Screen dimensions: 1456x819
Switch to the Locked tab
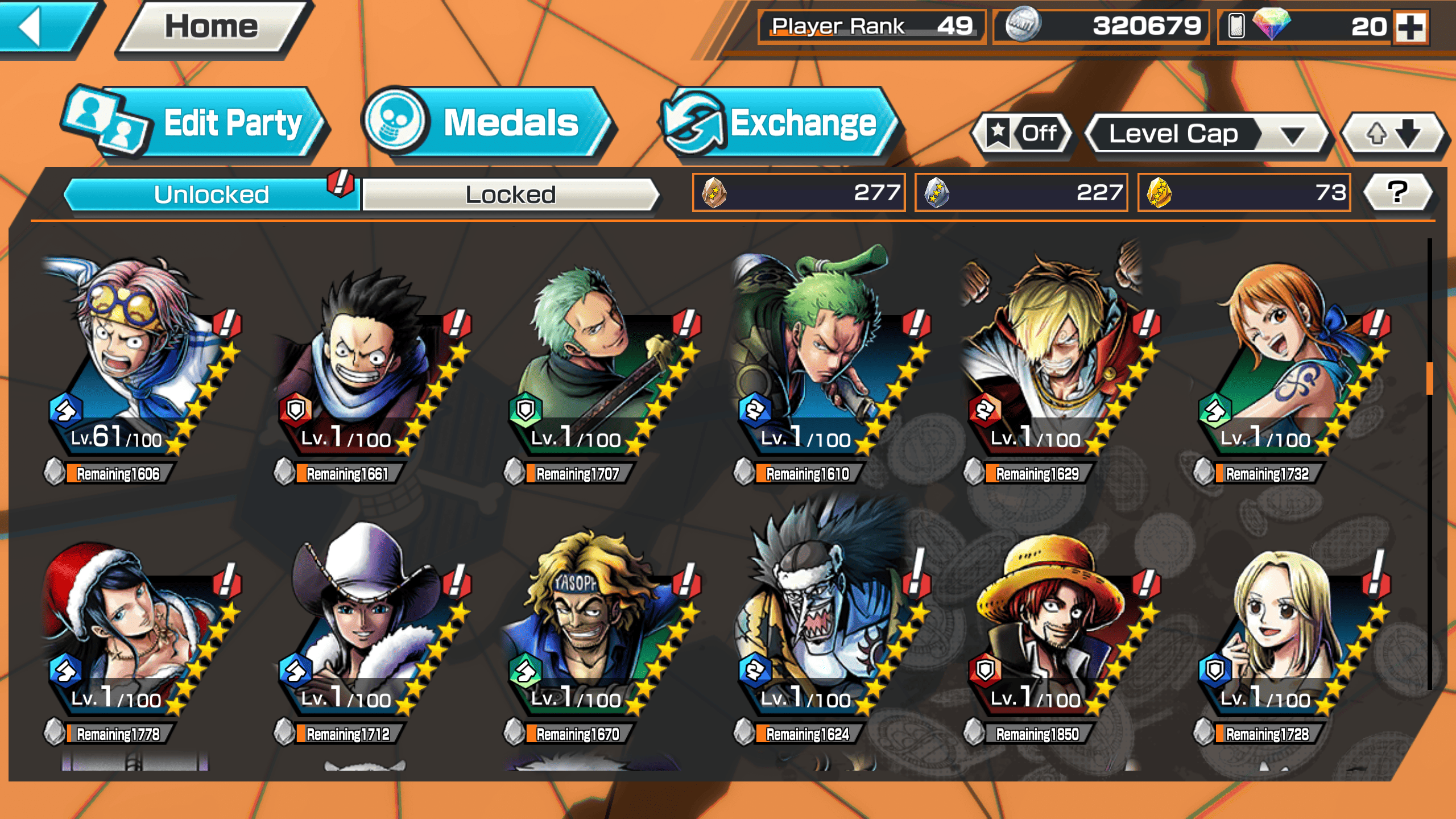[510, 195]
